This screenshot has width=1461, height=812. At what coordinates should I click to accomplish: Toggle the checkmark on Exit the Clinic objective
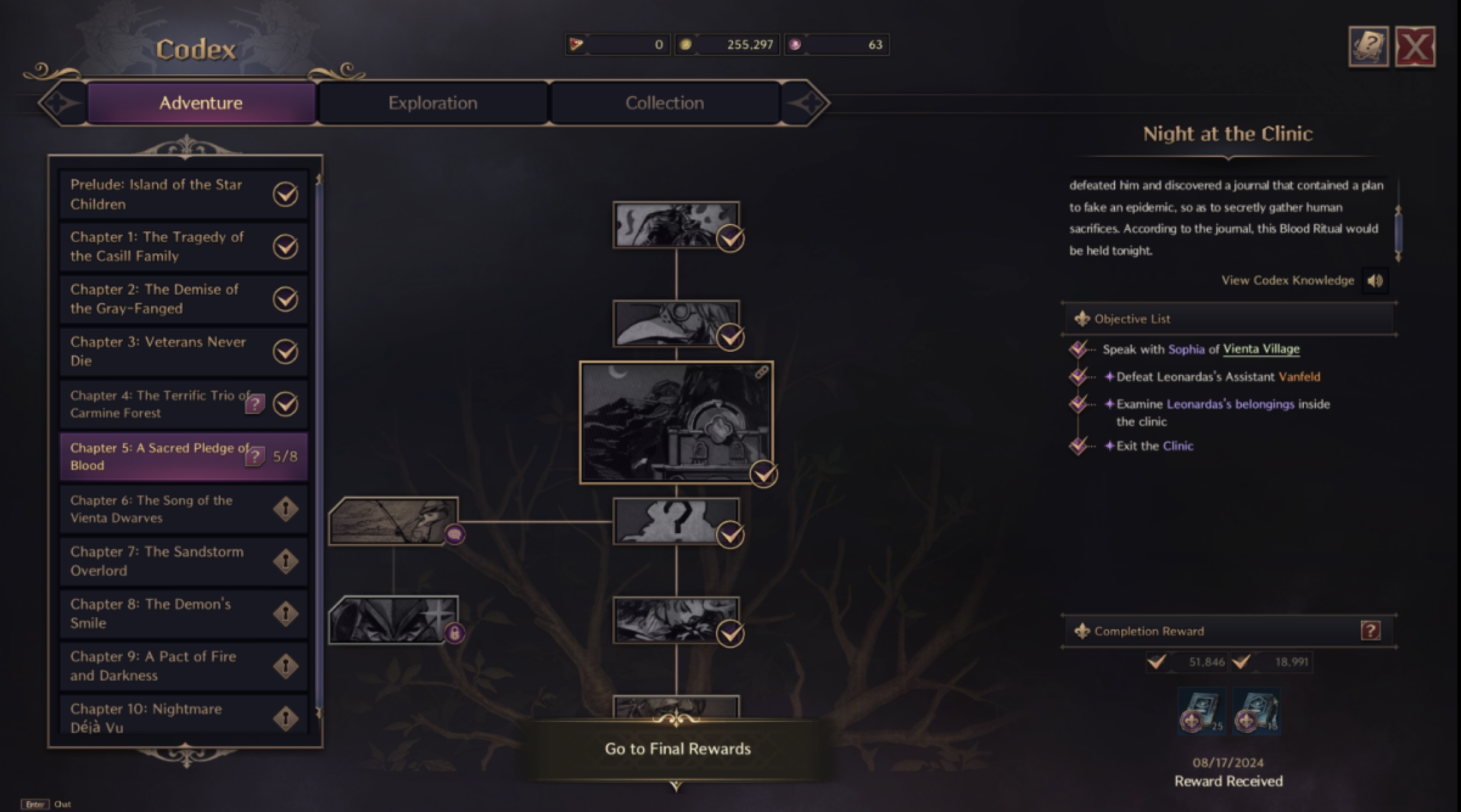click(1077, 446)
